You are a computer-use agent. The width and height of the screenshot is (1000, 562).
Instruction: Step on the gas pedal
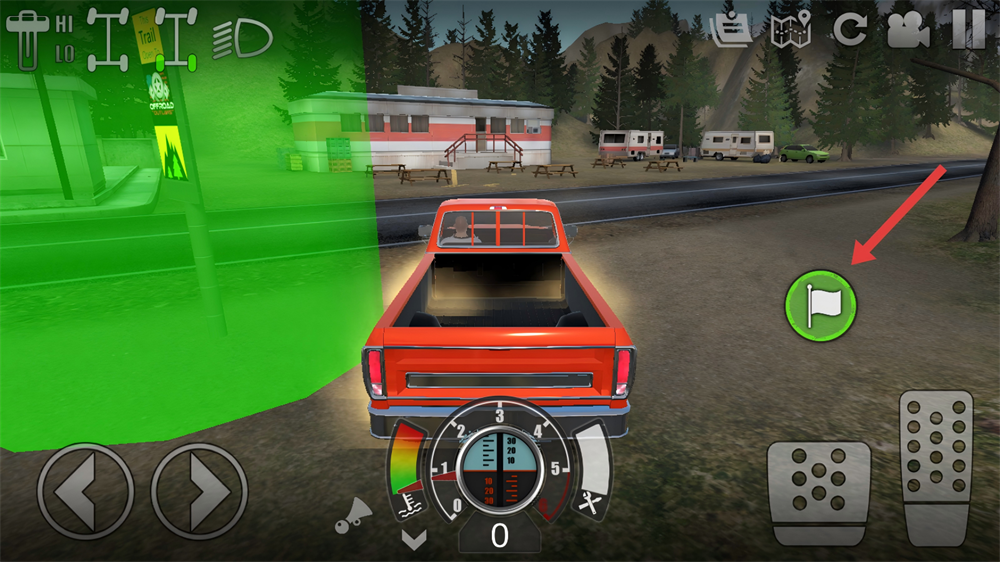click(x=936, y=467)
